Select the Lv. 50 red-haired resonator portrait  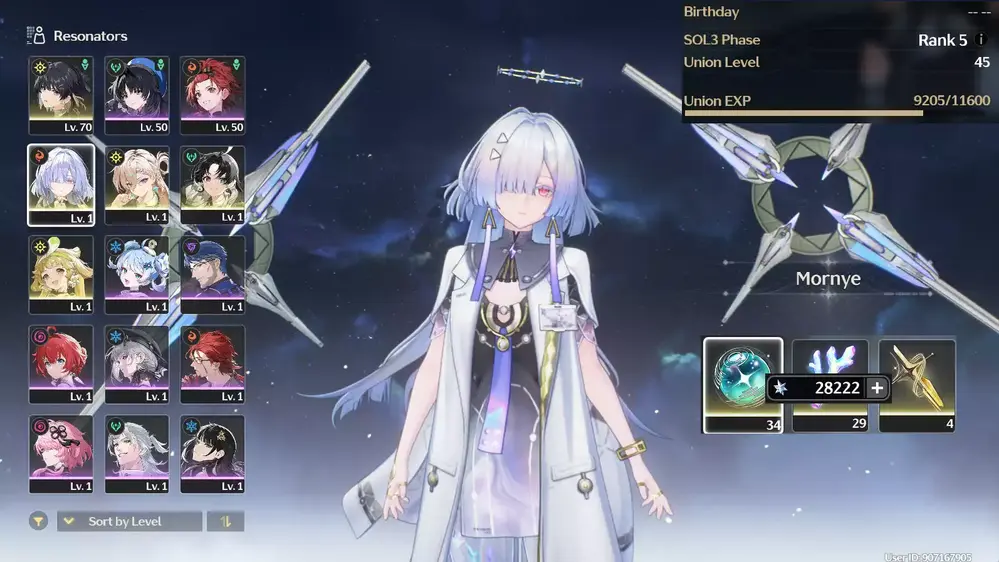pyautogui.click(x=212, y=95)
